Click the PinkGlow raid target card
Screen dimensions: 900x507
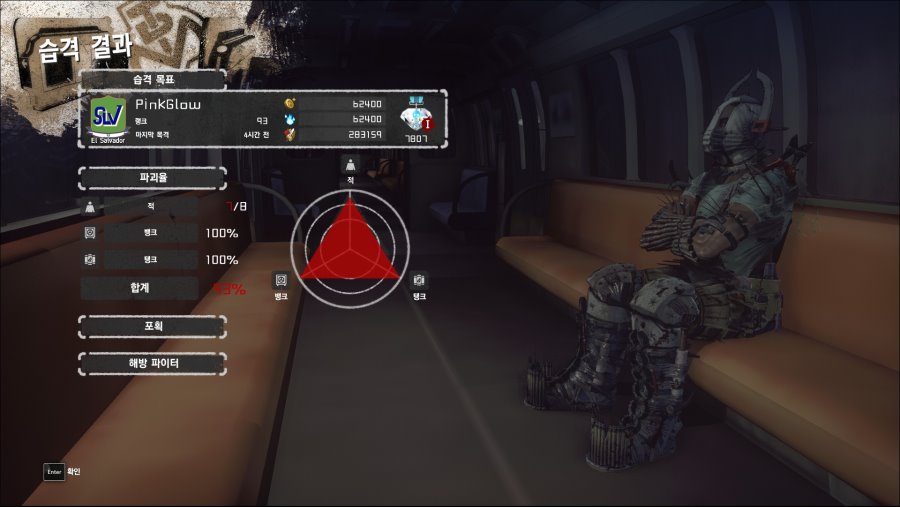[266, 120]
